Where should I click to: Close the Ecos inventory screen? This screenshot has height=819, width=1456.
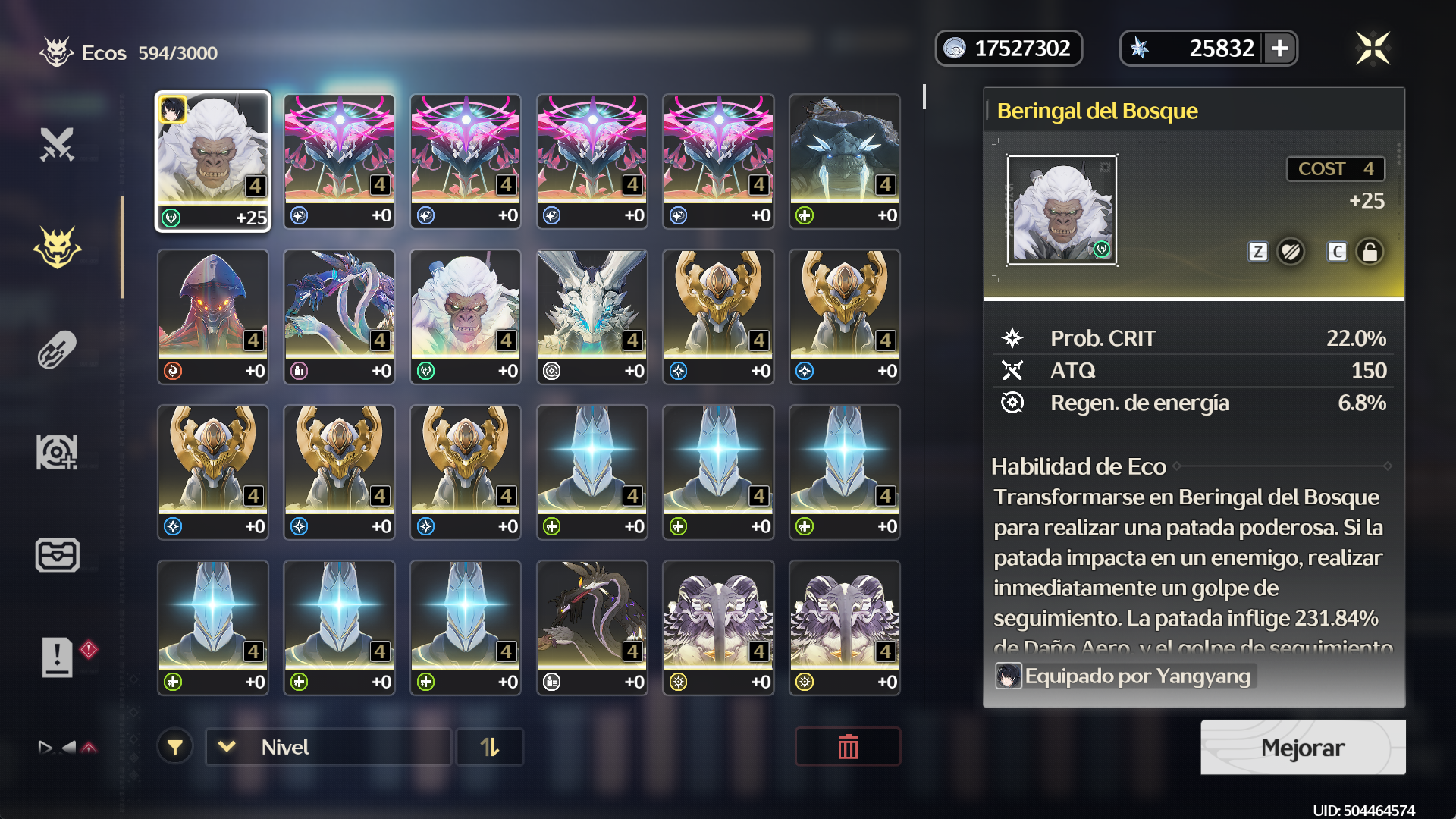click(x=1373, y=49)
